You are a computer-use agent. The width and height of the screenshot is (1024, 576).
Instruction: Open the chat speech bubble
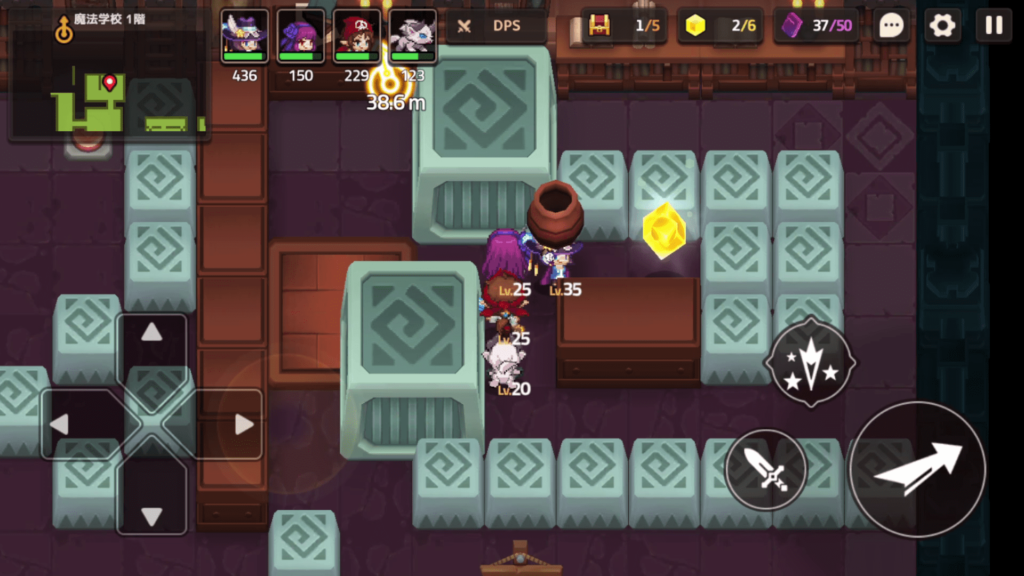click(891, 26)
